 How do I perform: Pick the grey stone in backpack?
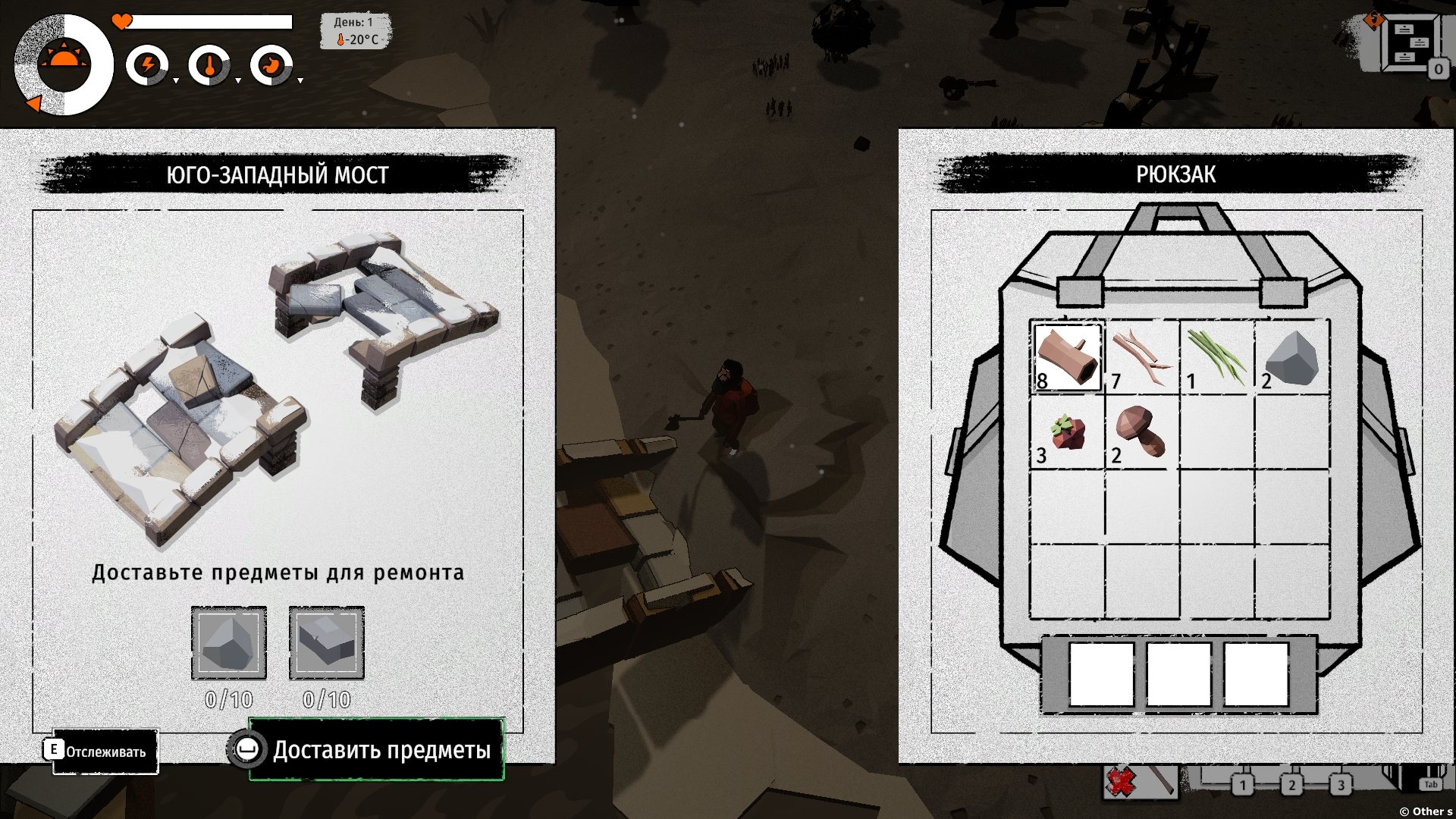coord(1291,357)
